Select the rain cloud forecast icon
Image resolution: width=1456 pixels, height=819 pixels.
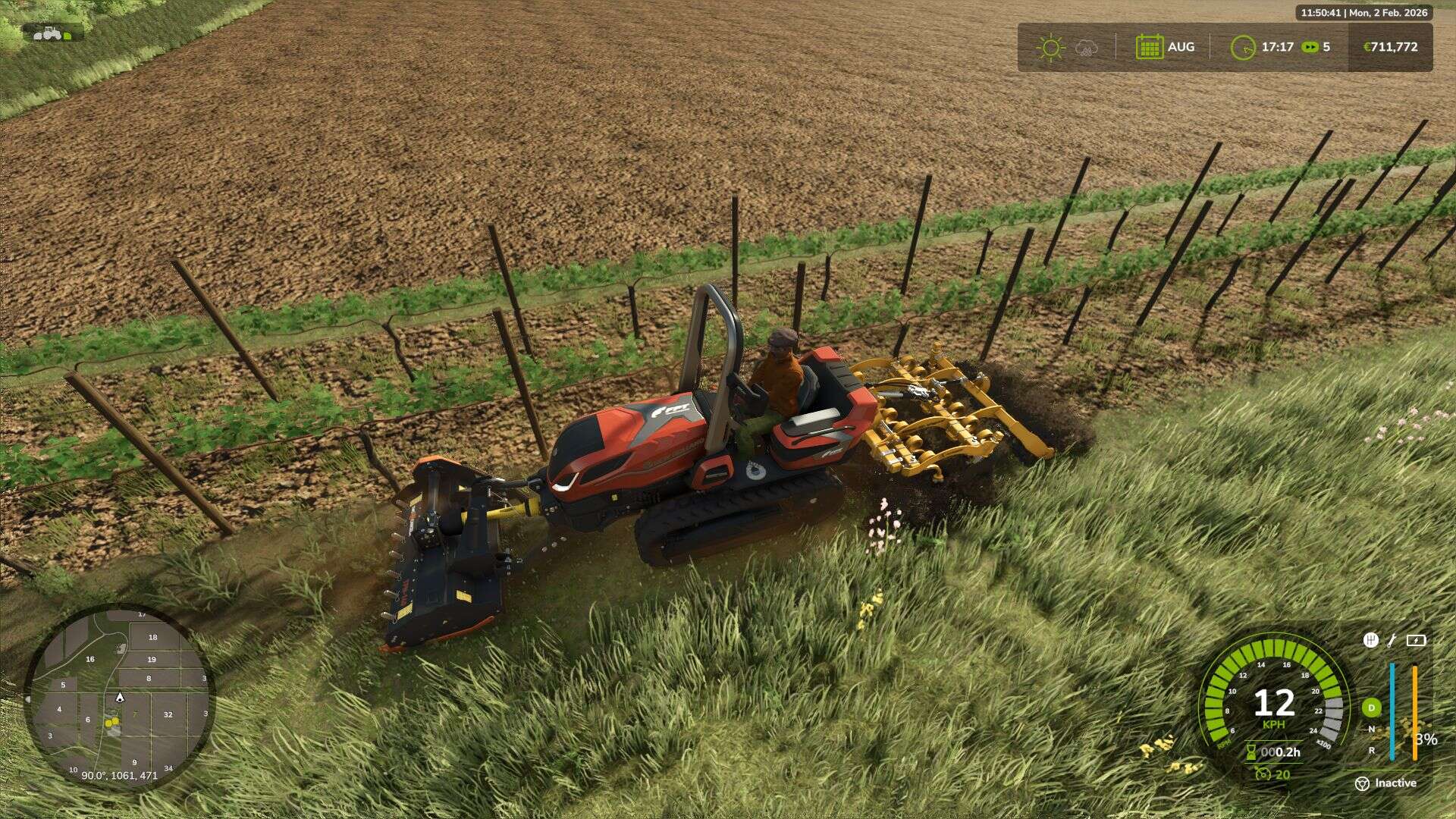tap(1086, 49)
